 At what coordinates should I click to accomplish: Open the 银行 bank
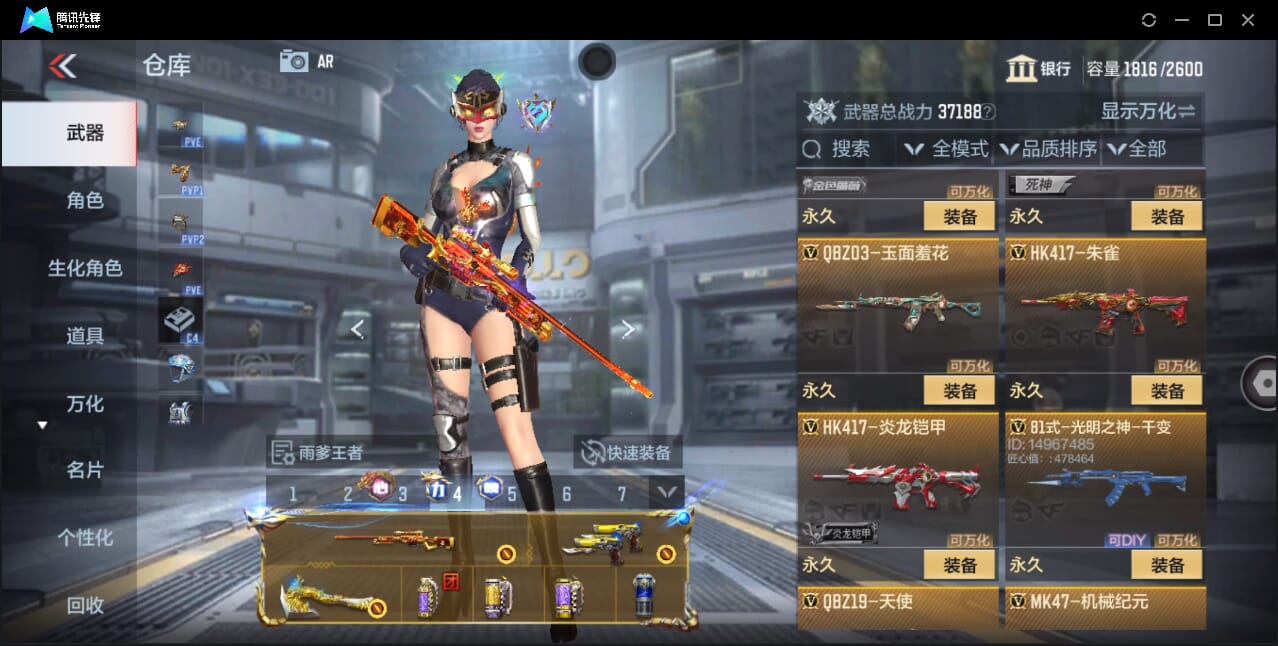coord(1039,69)
